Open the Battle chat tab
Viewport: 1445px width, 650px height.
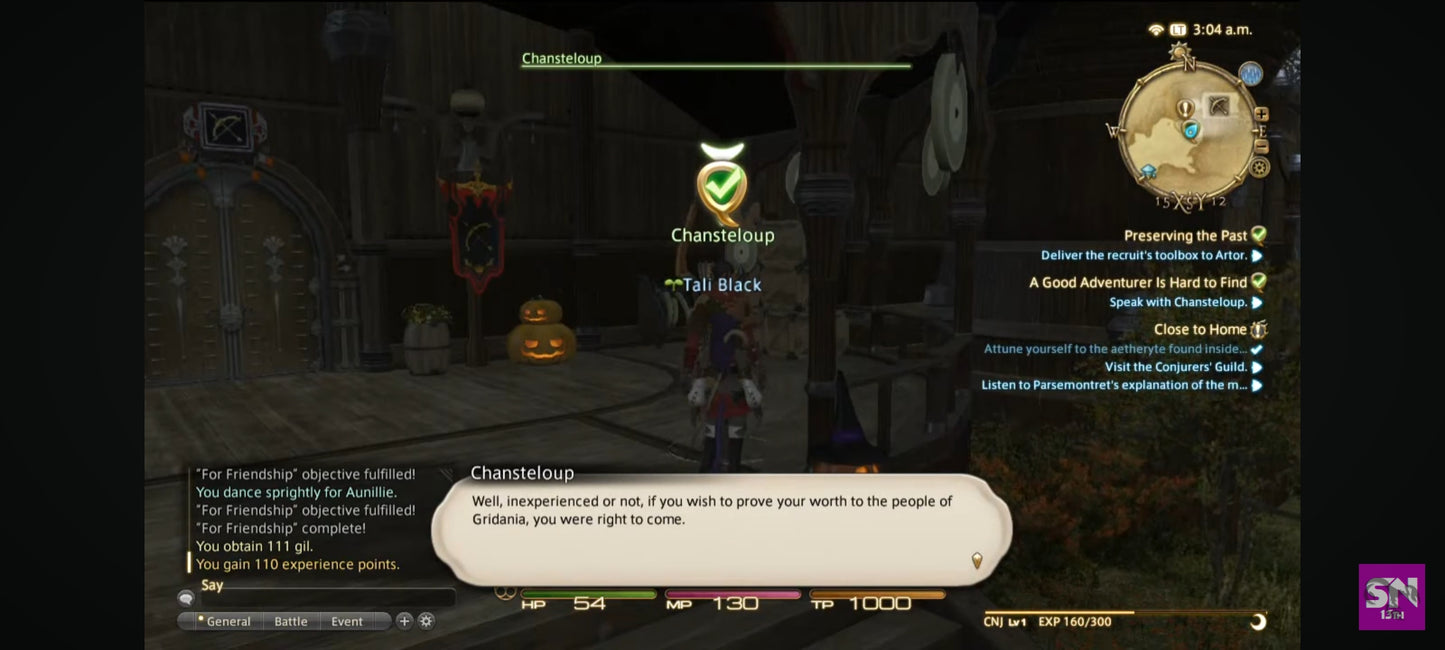coord(291,621)
